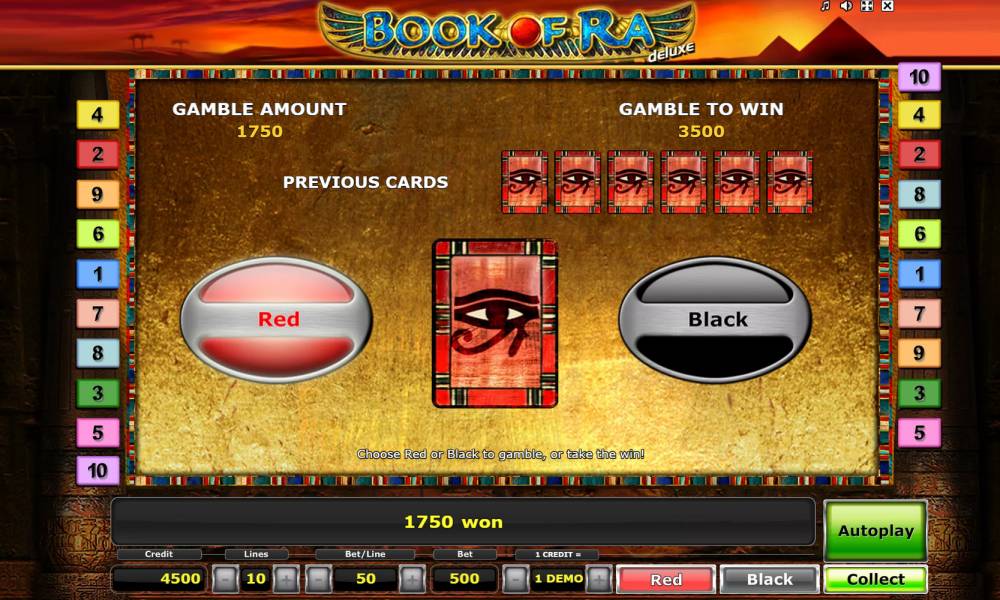Decrease the number of Lines
The height and width of the screenshot is (600, 1000).
pos(226,579)
